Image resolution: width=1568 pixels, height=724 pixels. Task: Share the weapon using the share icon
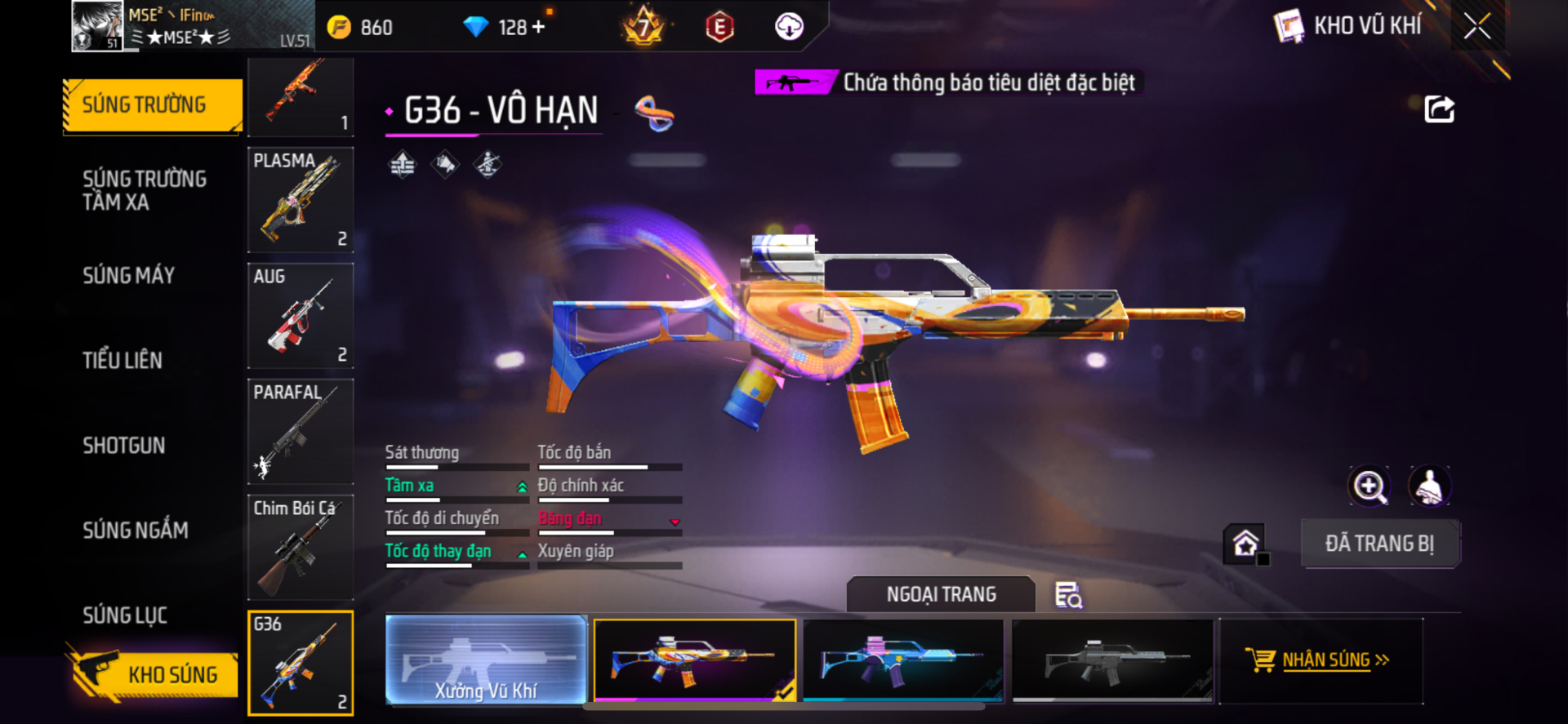[1439, 109]
